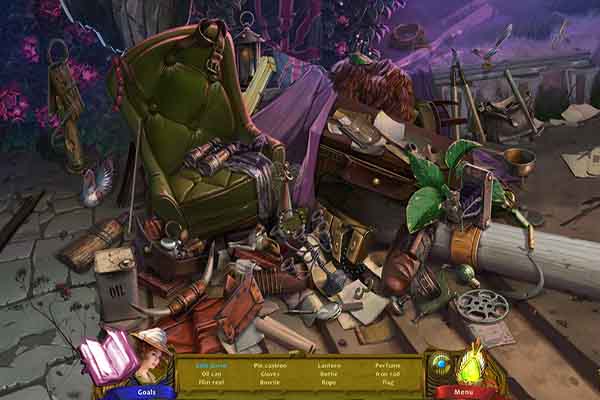This screenshot has height=400, width=600.
Task: Choose "Gloves" from the object list
Action: click(x=270, y=373)
